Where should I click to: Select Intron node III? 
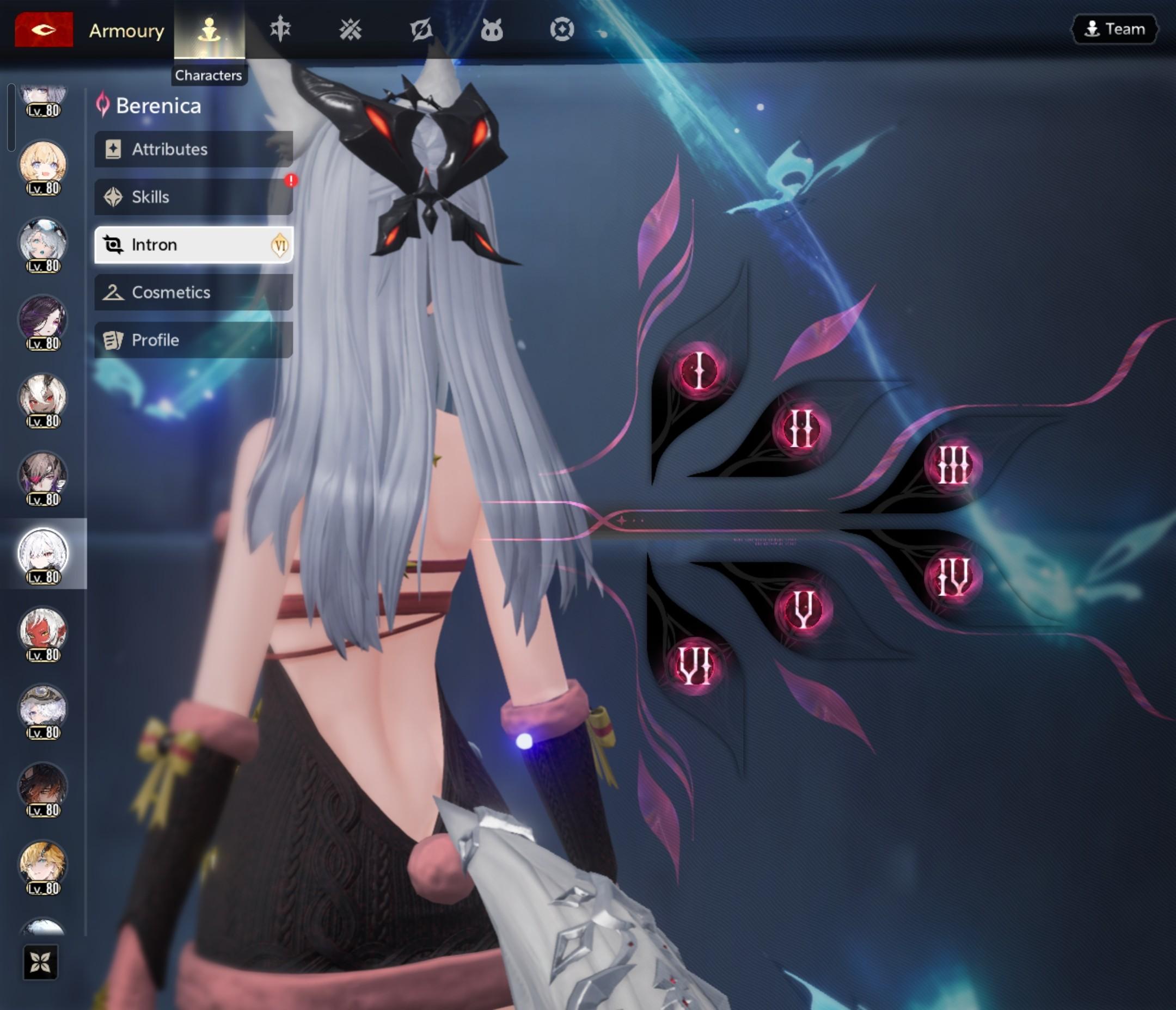pos(953,465)
